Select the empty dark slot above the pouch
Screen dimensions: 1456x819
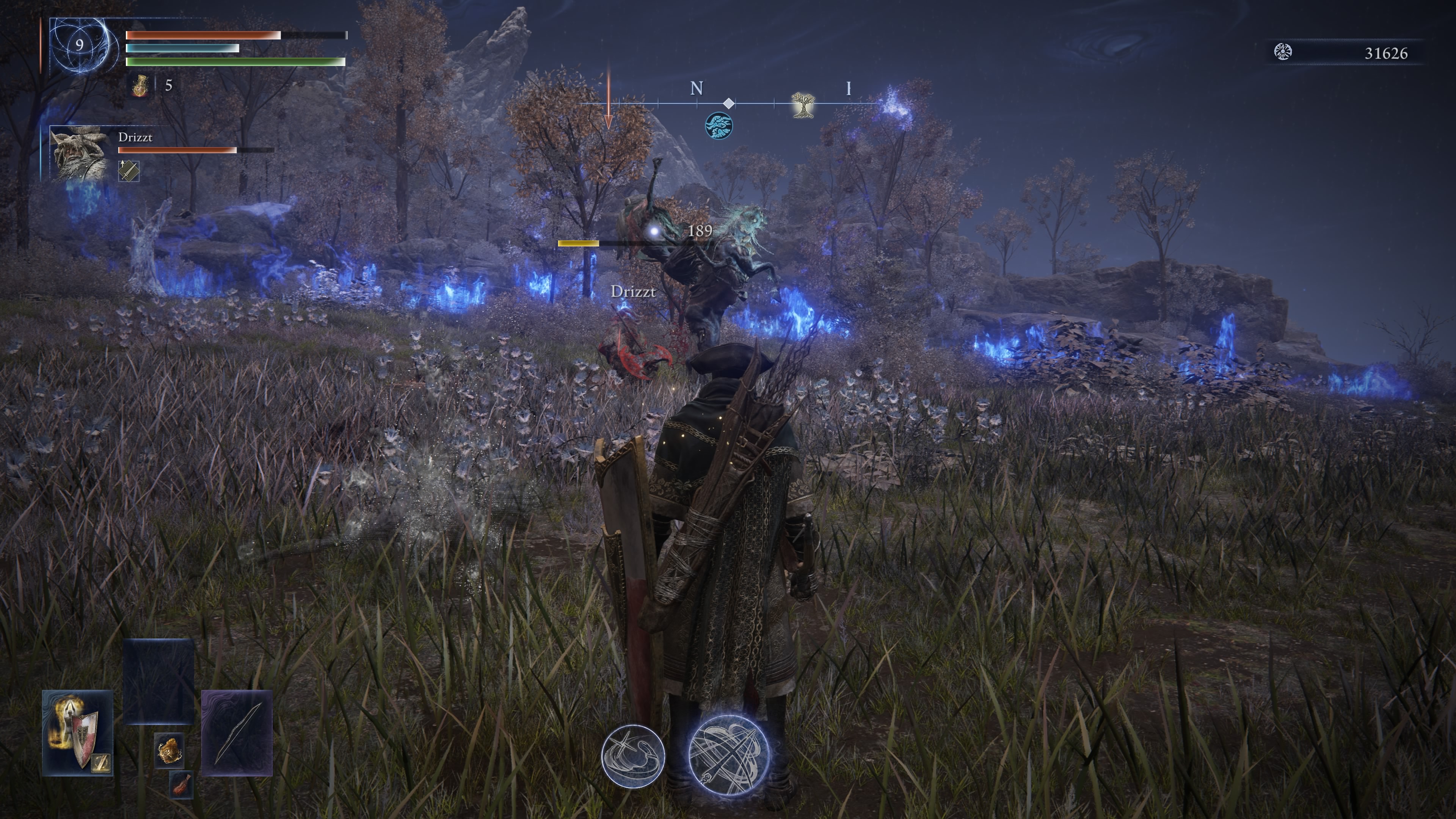coord(158,681)
